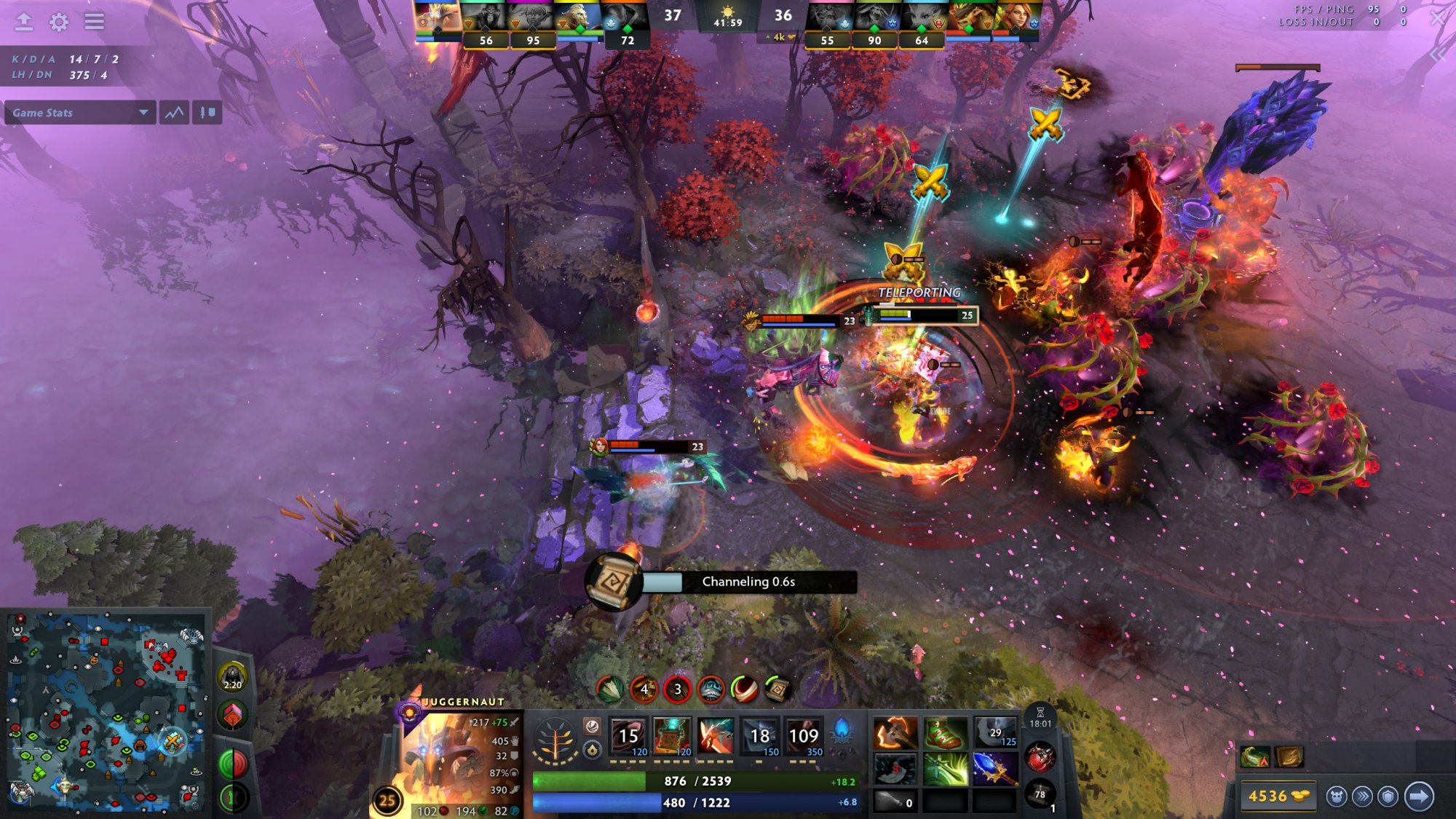Select the green-strapped boots item slot
1456x819 pixels.
[945, 734]
